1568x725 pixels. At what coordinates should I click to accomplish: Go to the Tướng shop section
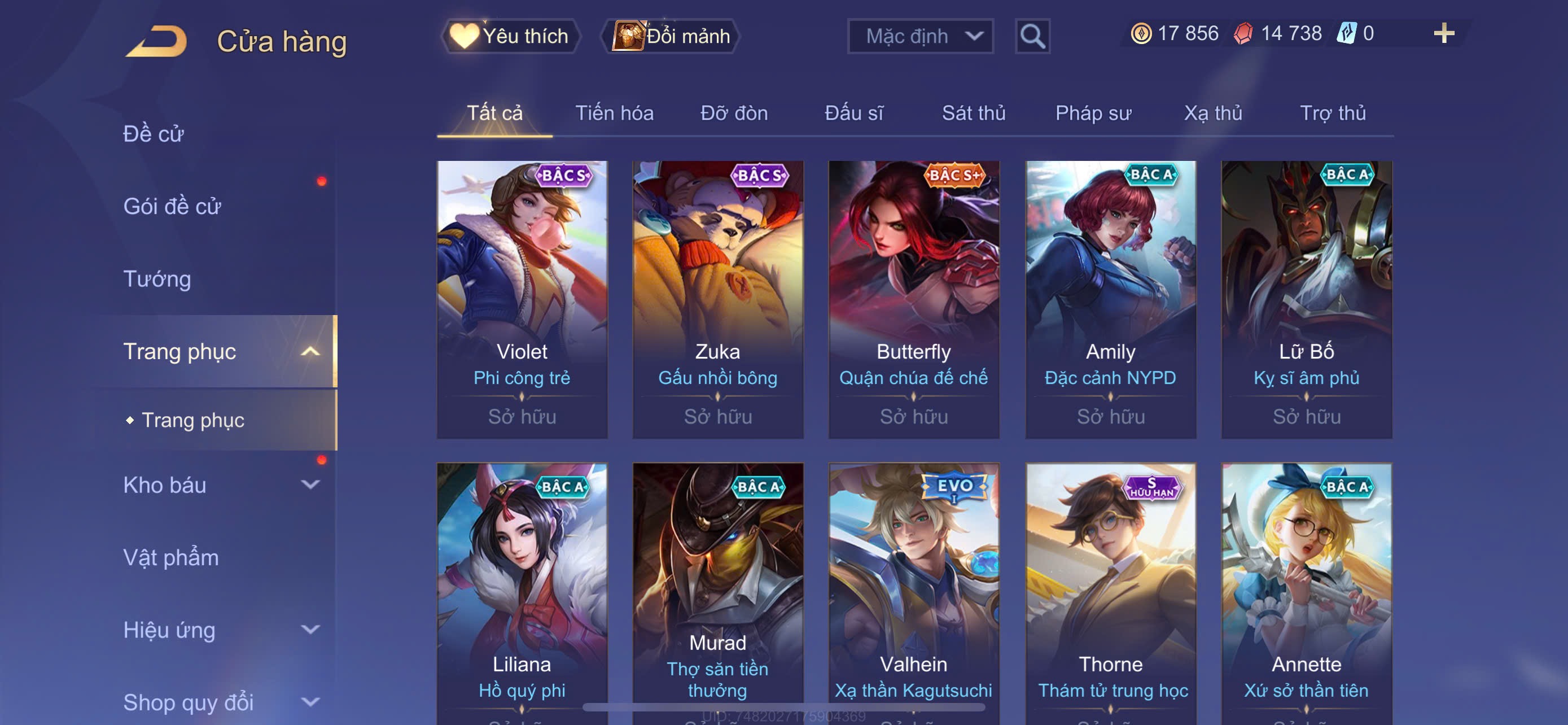(157, 279)
